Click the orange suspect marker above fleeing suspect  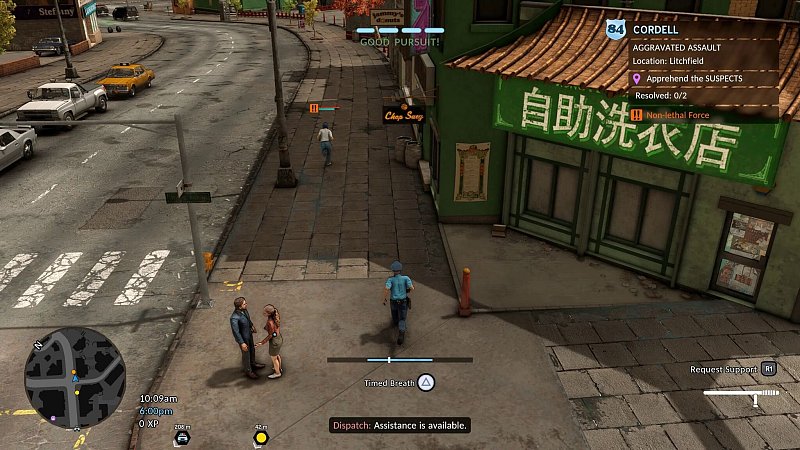(314, 107)
